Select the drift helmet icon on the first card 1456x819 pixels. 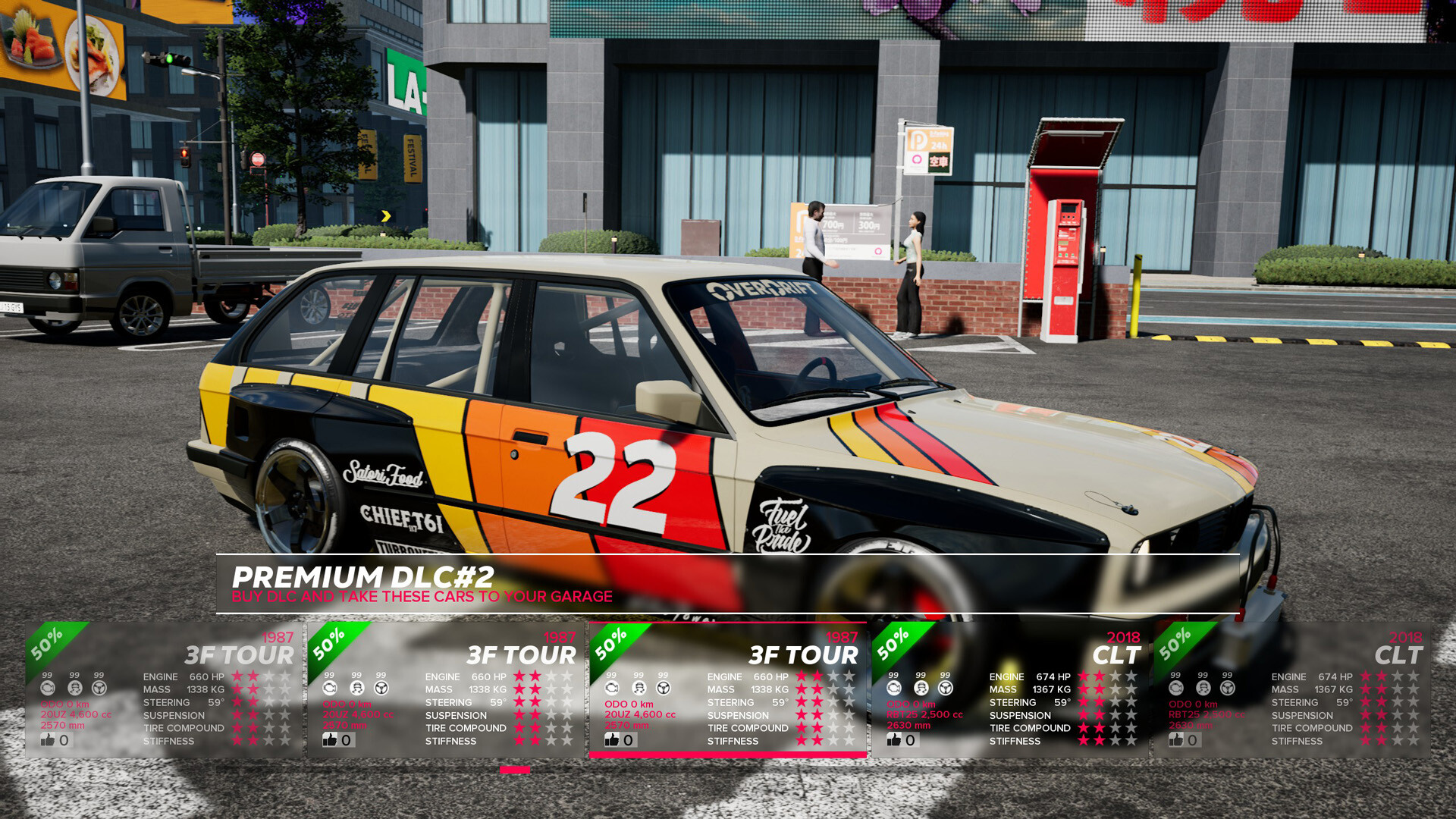tap(74, 689)
